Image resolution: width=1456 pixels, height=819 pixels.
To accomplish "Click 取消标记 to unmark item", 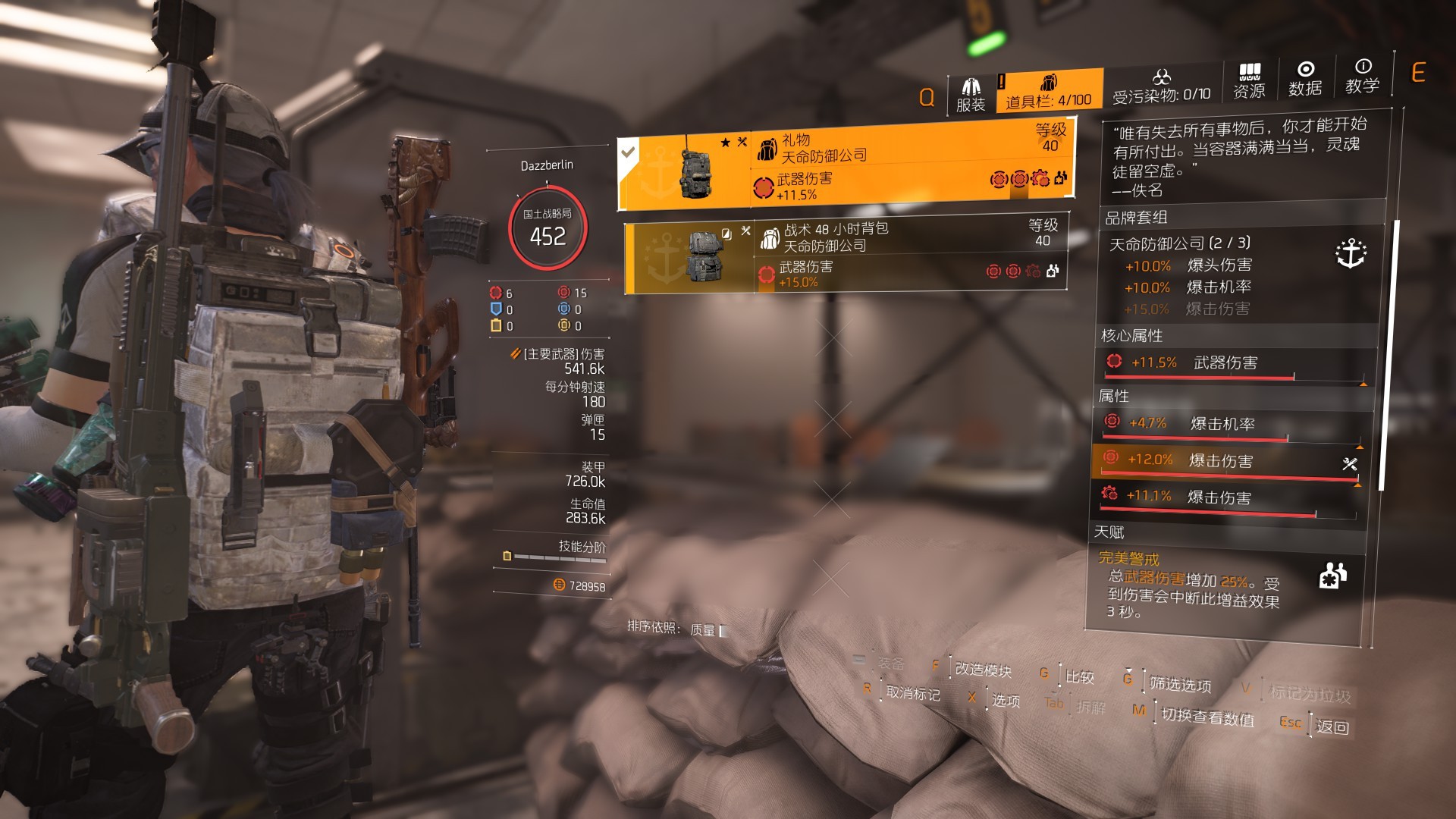I will (x=912, y=693).
